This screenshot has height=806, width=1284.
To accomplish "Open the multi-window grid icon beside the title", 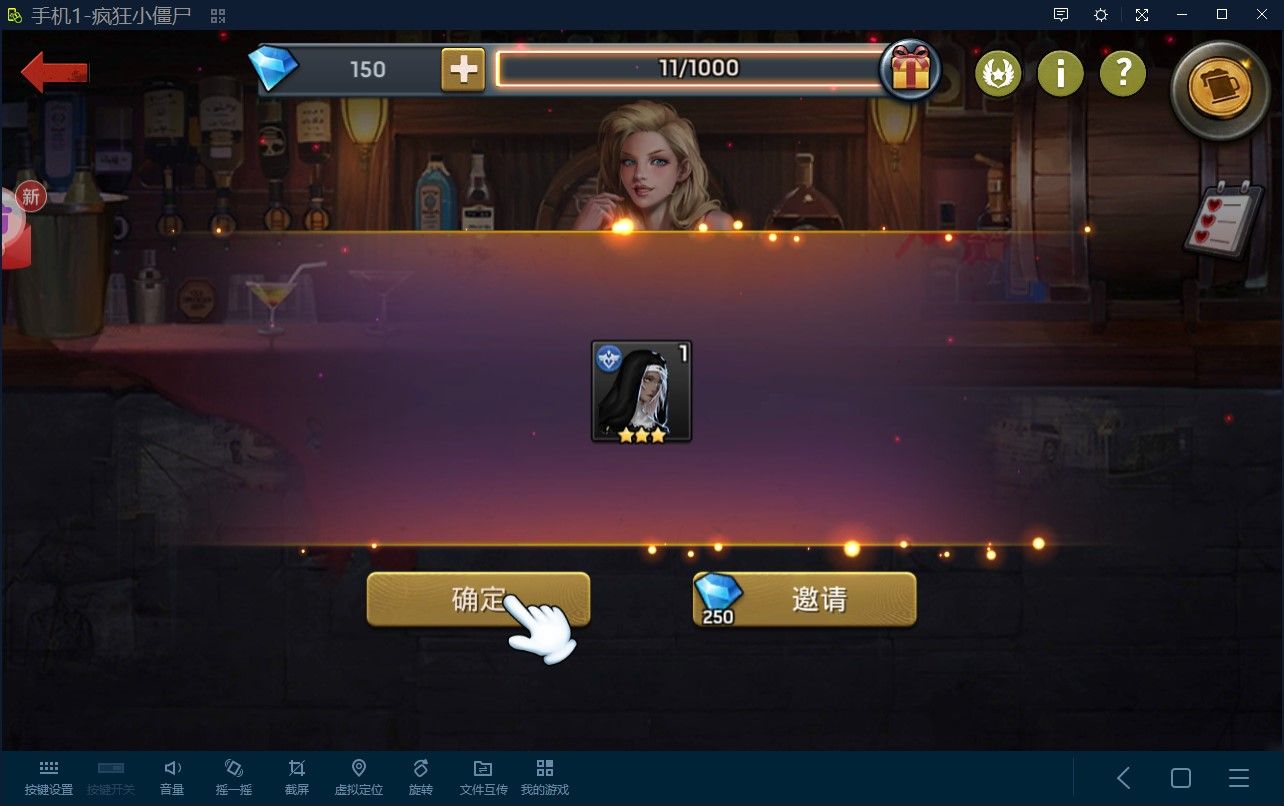I will tap(216, 15).
